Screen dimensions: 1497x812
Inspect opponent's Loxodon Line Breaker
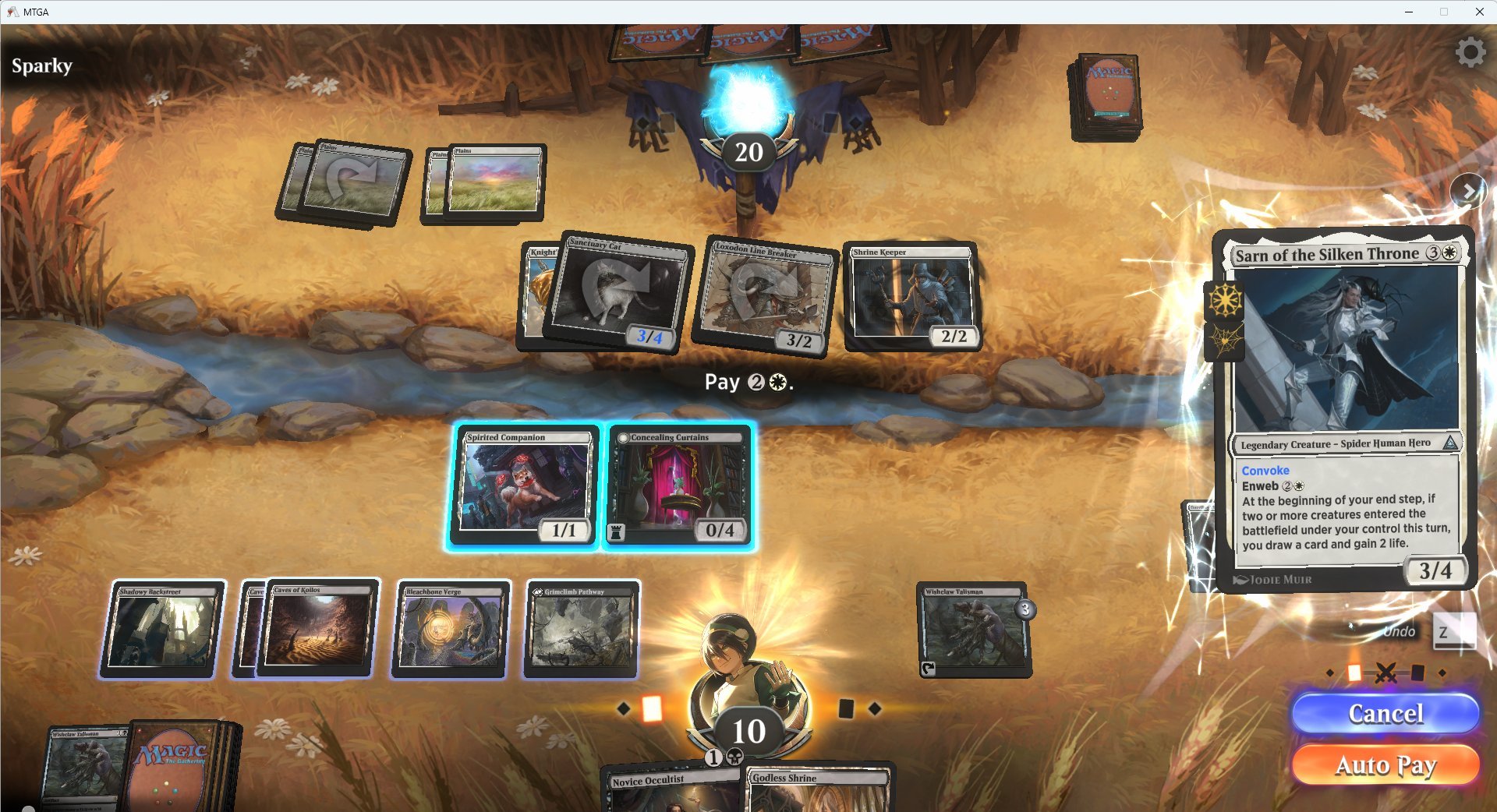(764, 296)
